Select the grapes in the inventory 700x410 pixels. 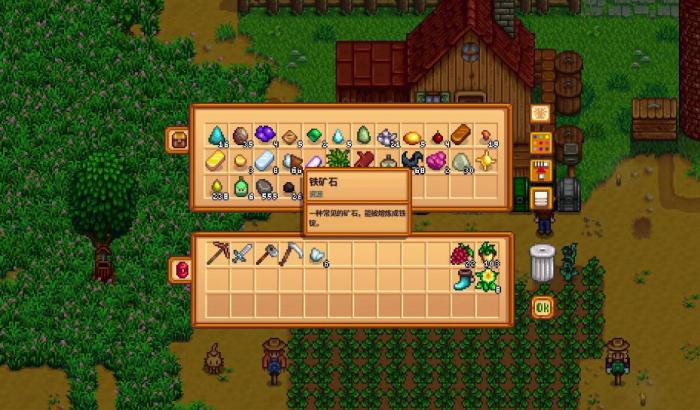point(461,255)
